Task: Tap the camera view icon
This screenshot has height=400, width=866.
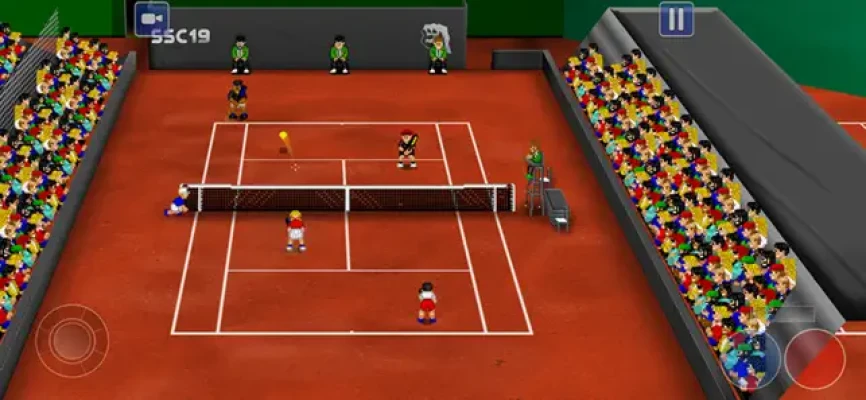Action: [152, 18]
